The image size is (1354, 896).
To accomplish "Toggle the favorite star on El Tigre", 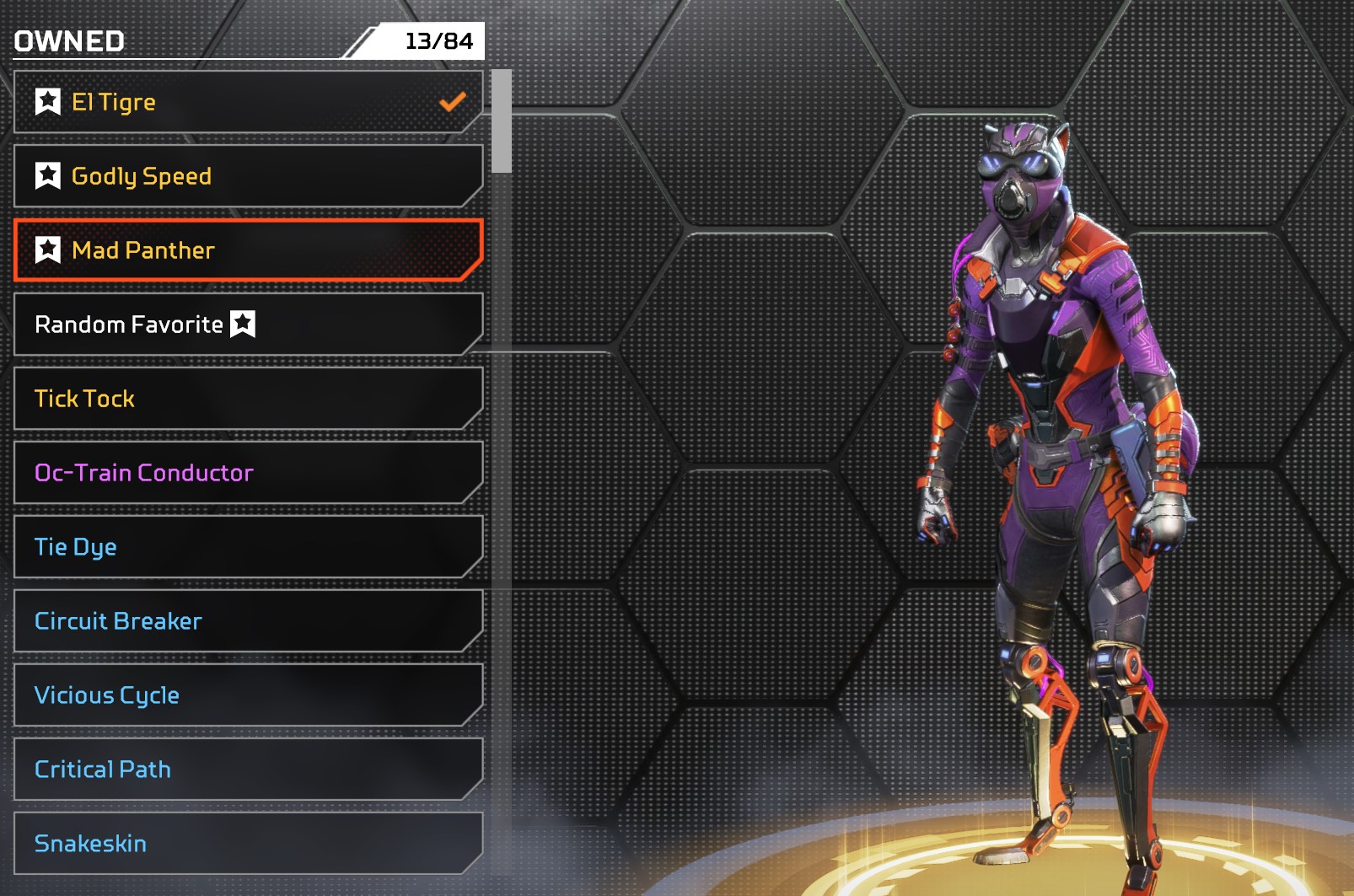I will 48,102.
